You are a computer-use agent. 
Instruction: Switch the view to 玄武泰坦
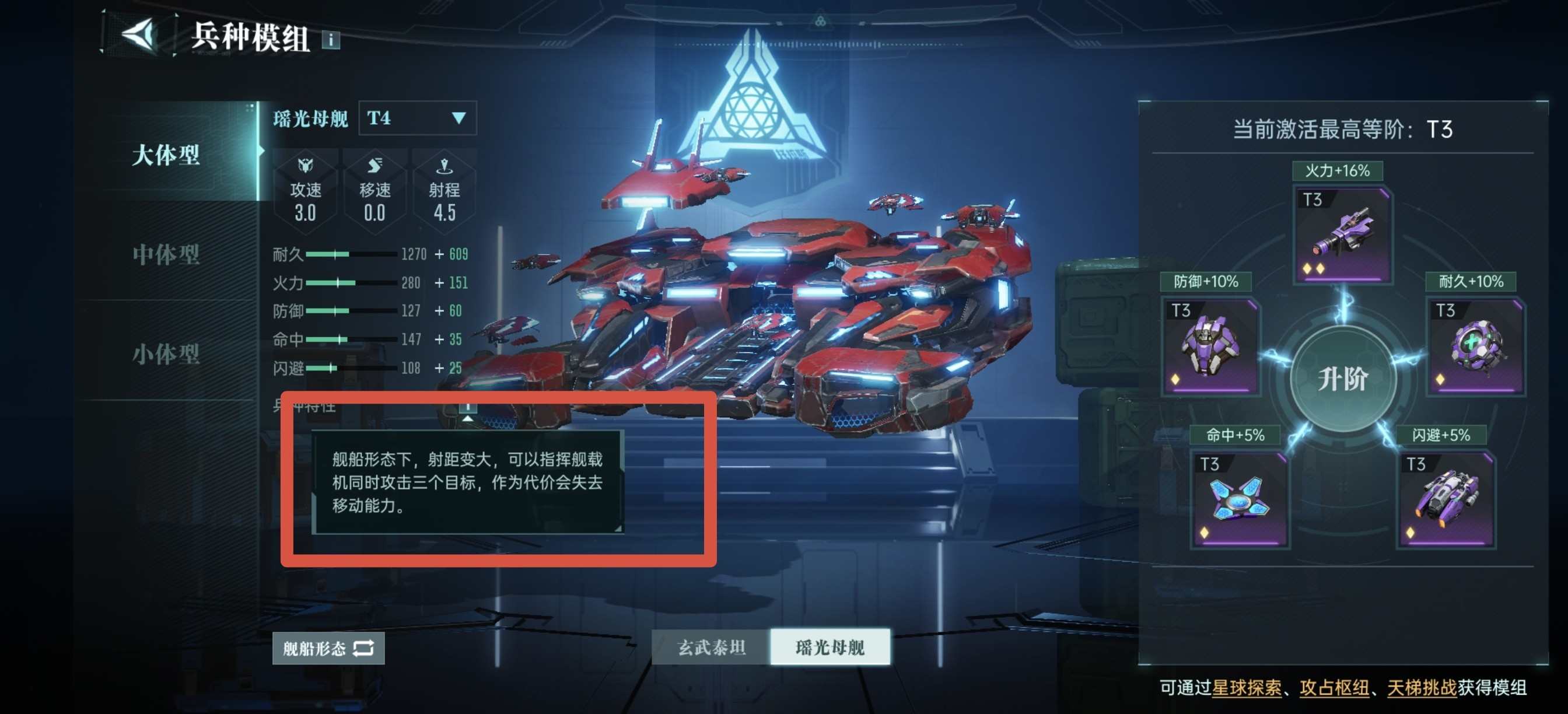710,647
